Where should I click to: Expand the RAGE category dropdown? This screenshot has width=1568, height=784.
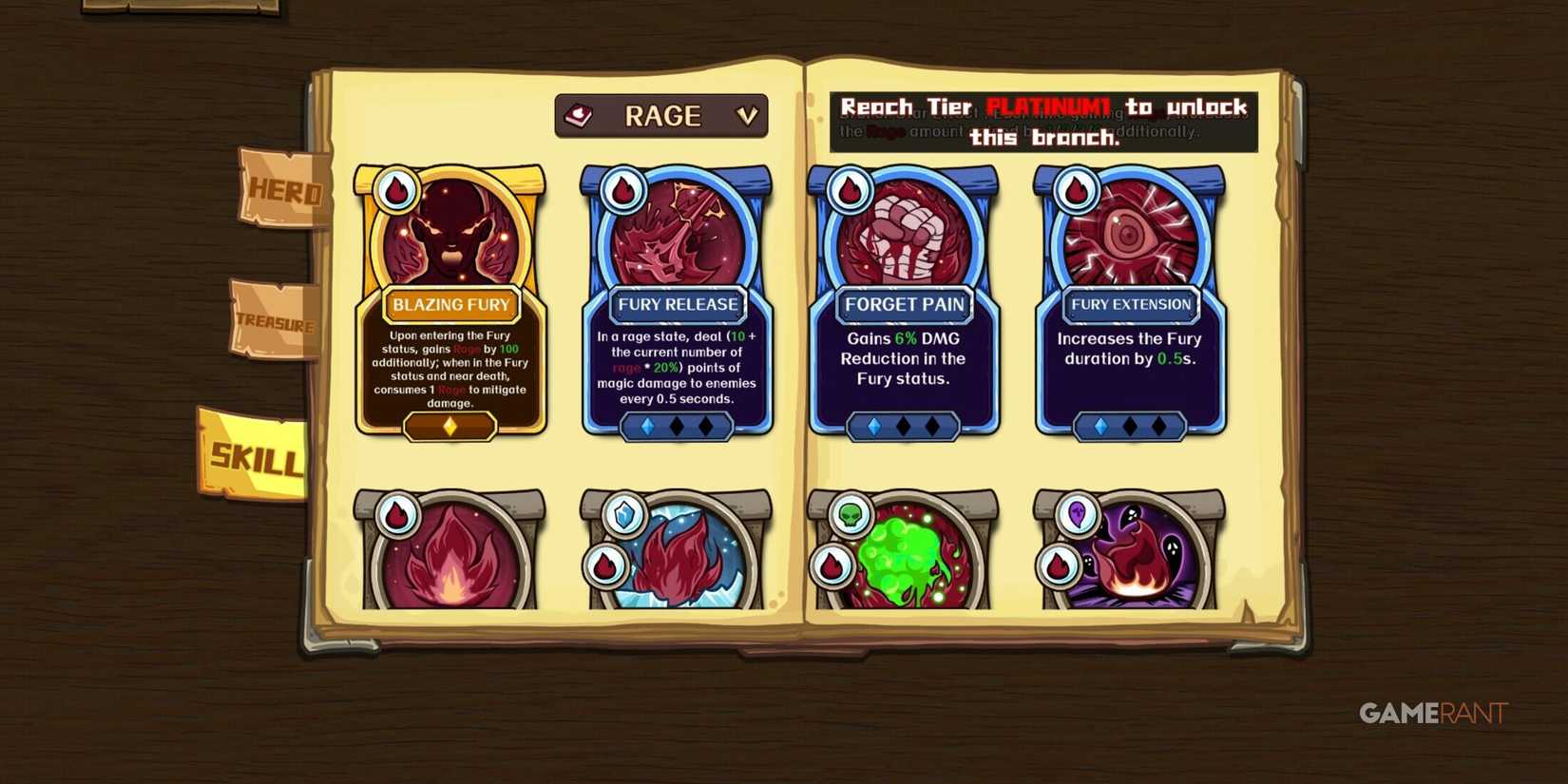(x=661, y=115)
